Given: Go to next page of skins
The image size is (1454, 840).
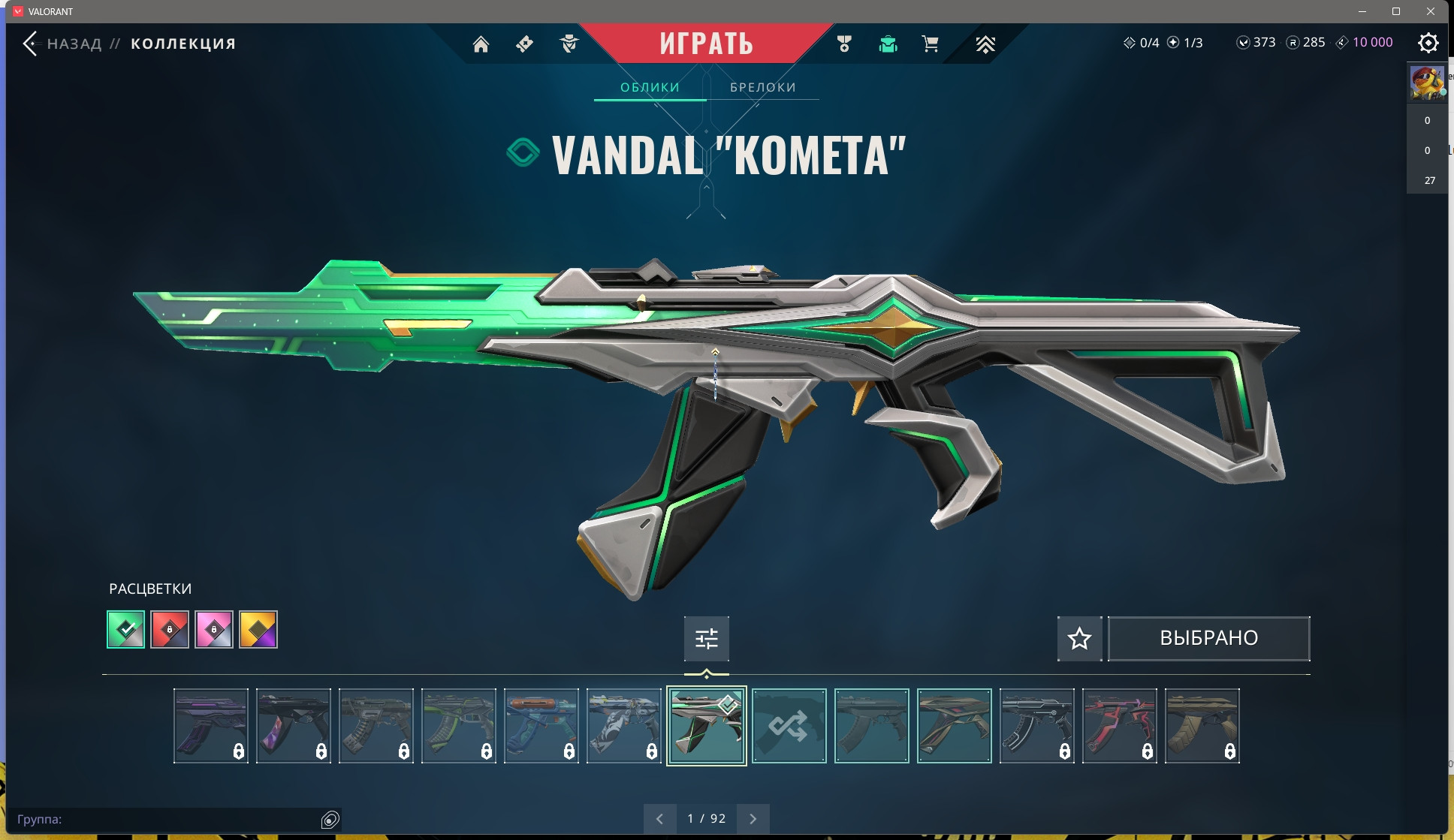Looking at the screenshot, I should click(x=753, y=818).
